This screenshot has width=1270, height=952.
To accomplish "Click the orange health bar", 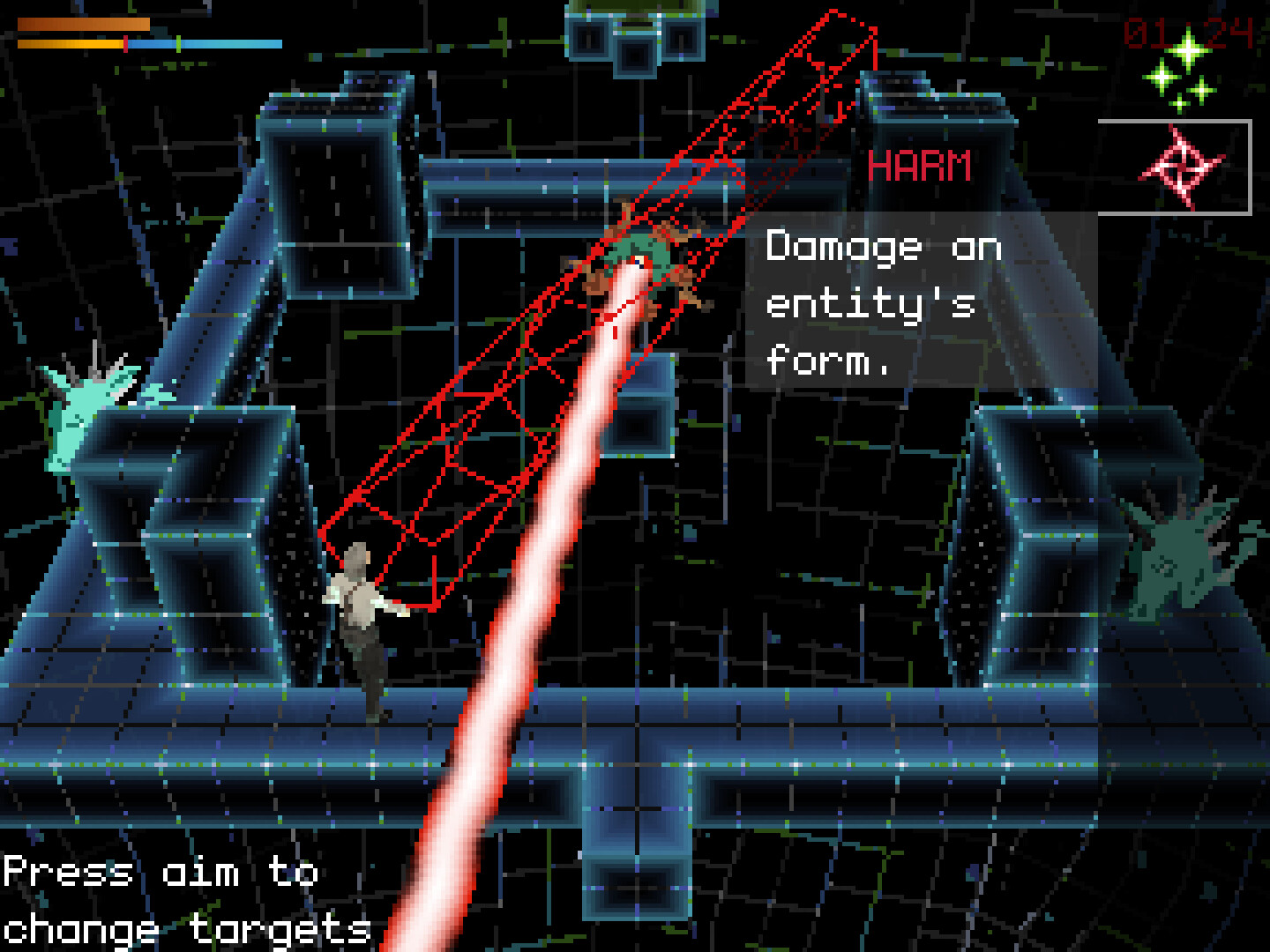I will (x=84, y=24).
